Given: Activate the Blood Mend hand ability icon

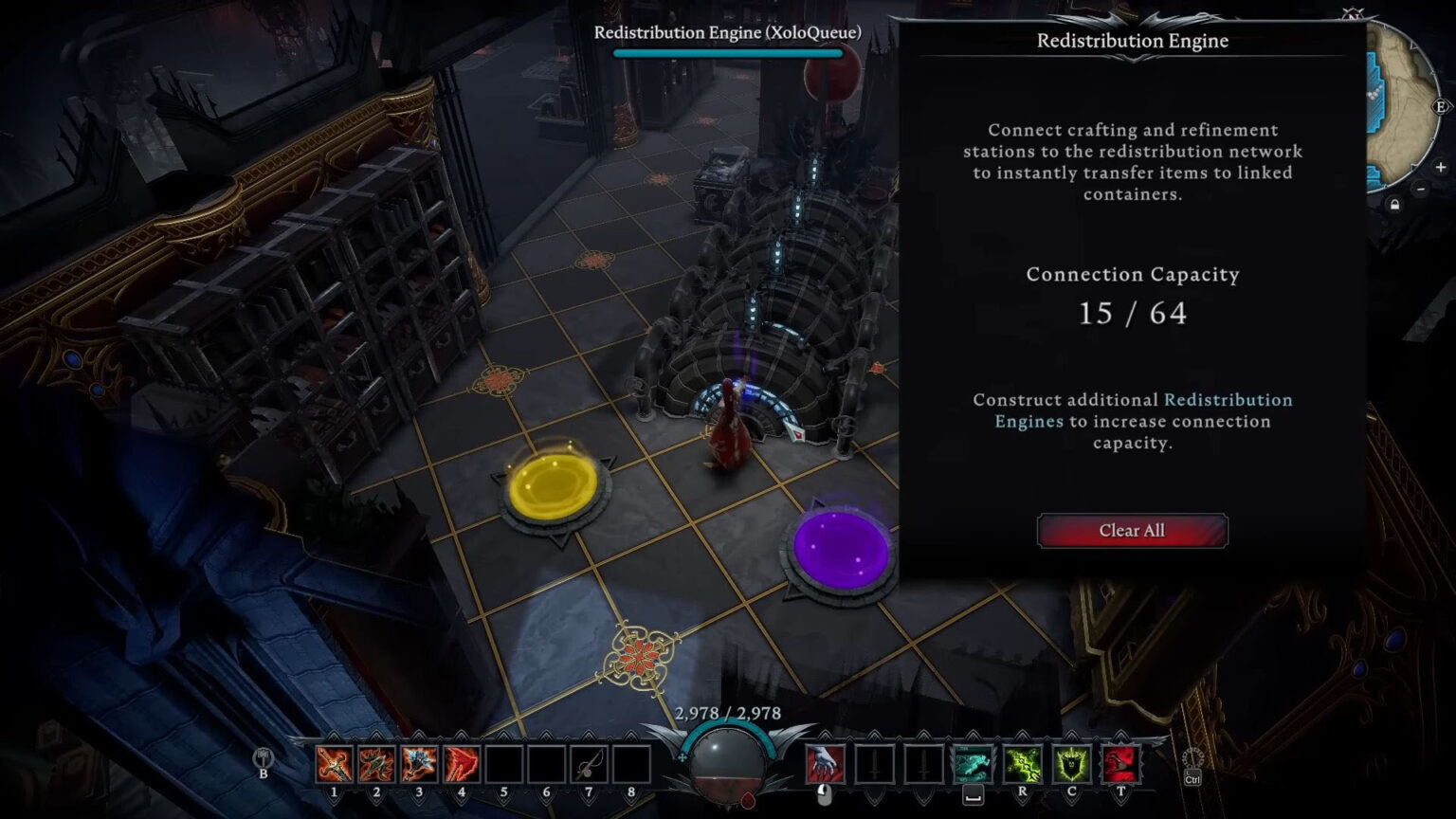Looking at the screenshot, I should 824,765.
